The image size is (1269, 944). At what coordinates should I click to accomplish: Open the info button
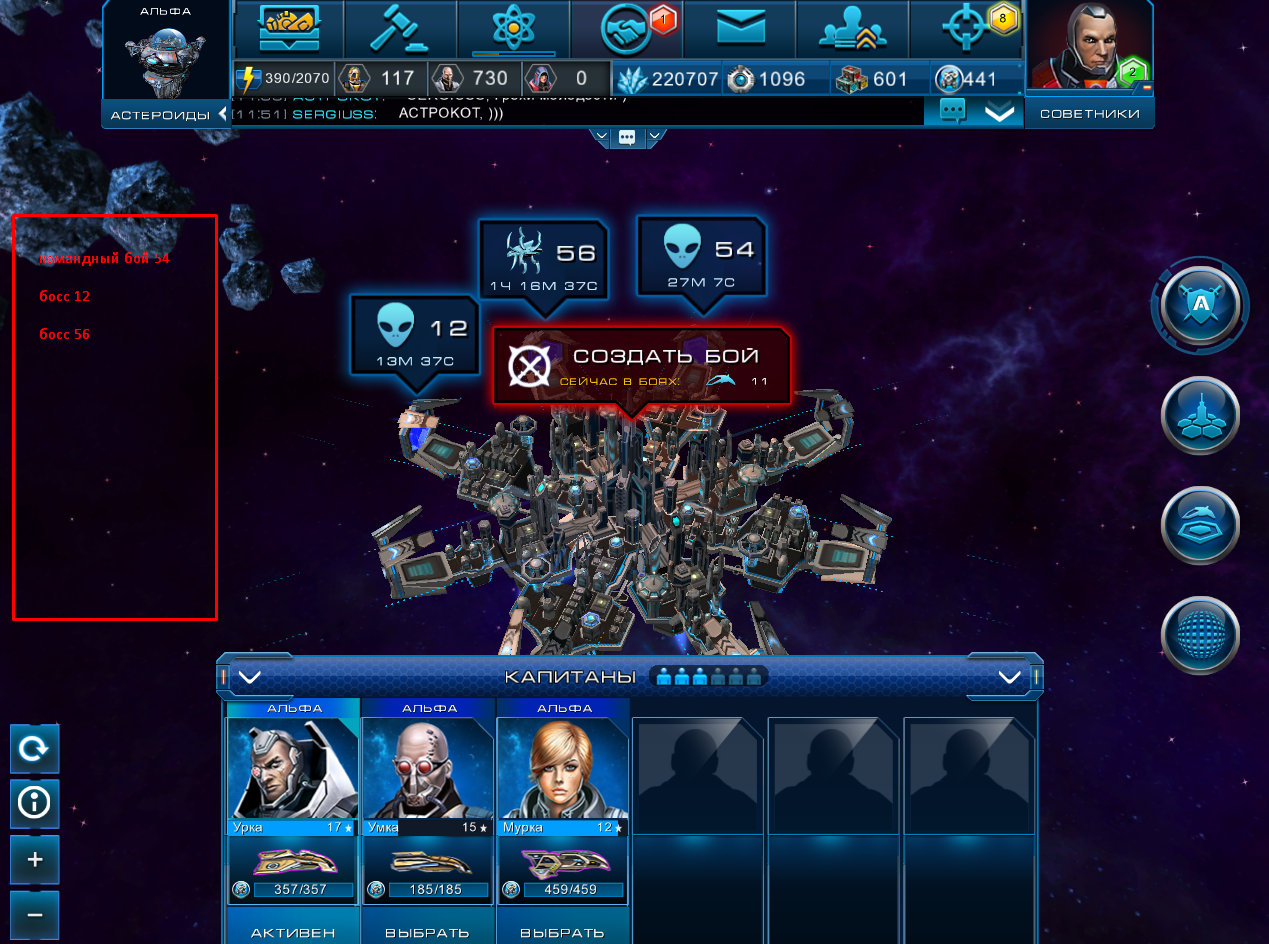pyautogui.click(x=35, y=803)
